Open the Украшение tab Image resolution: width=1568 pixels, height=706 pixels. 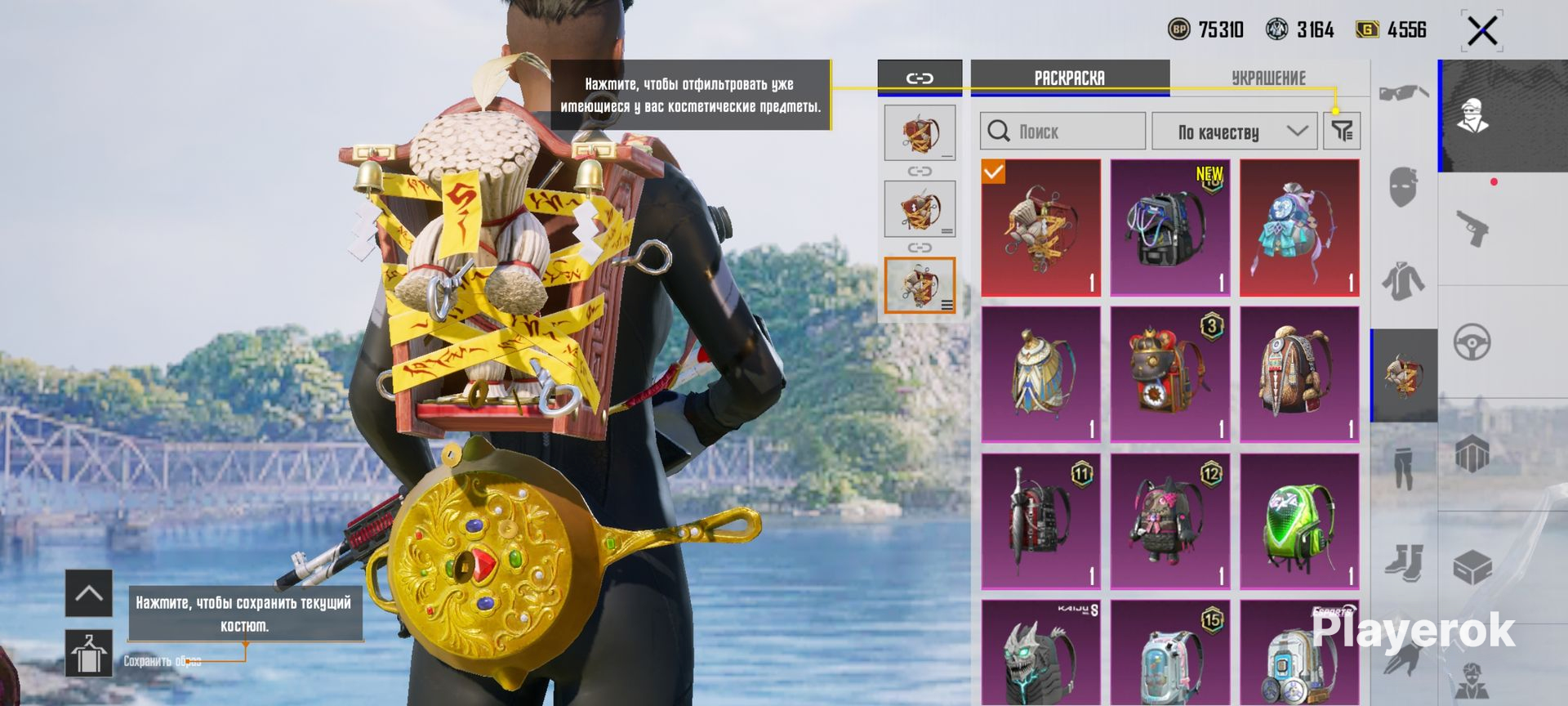(x=1267, y=78)
